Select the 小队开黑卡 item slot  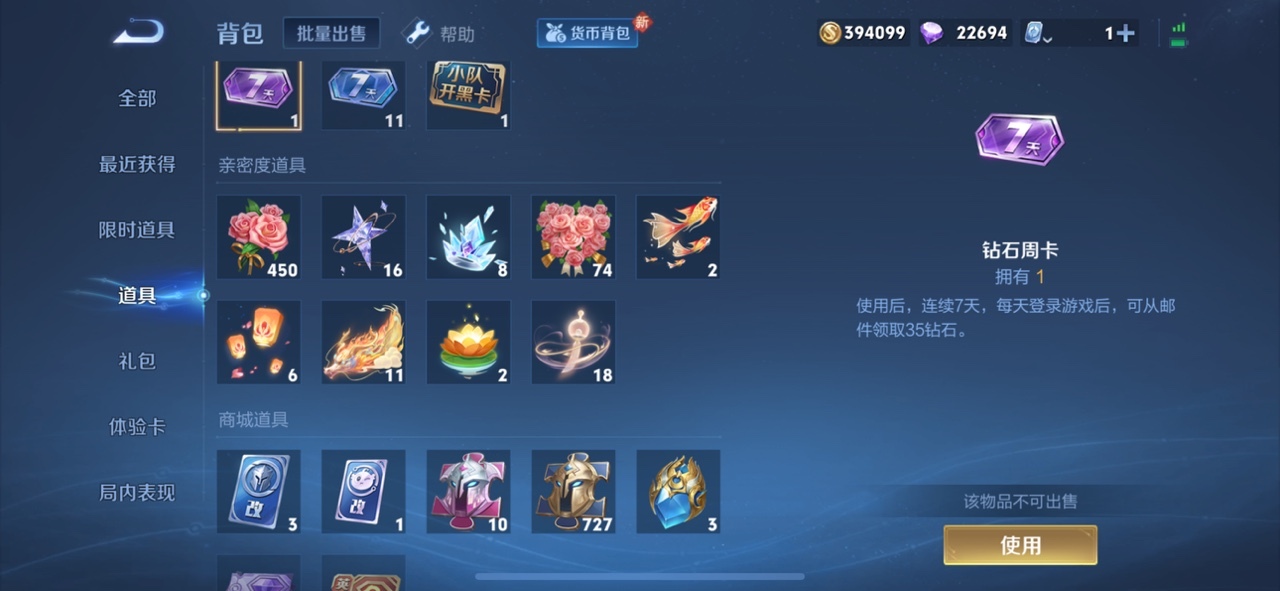(x=468, y=94)
